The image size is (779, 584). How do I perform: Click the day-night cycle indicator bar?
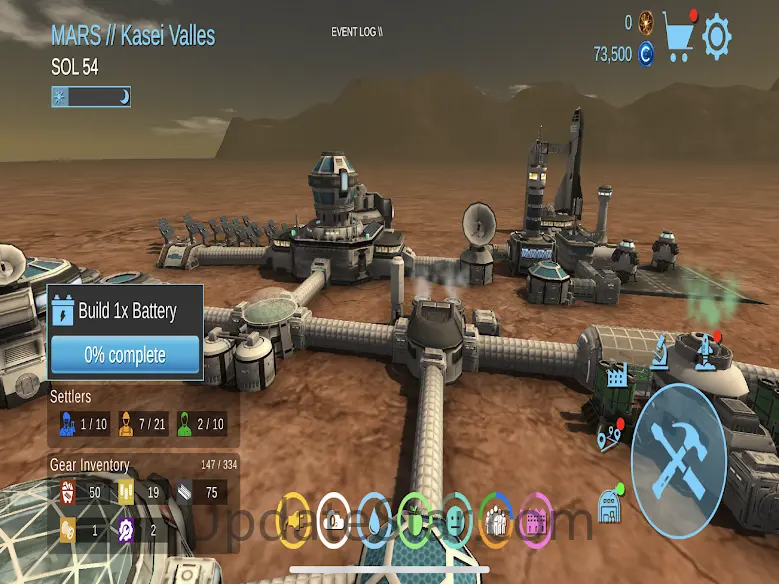pyautogui.click(x=91, y=97)
